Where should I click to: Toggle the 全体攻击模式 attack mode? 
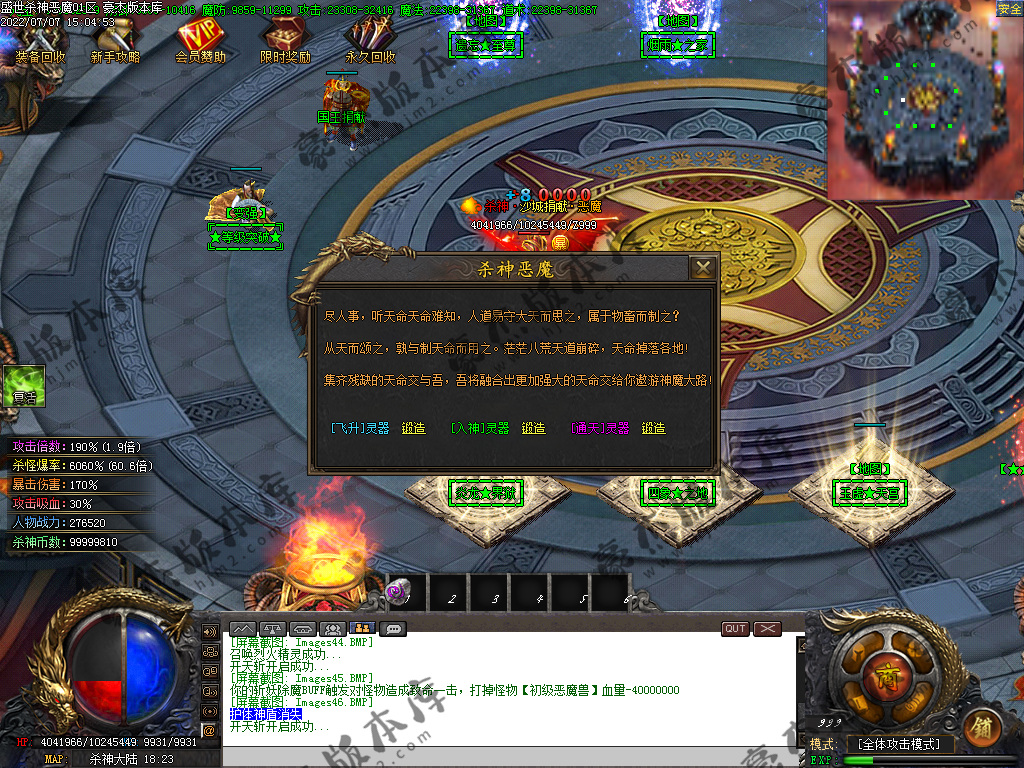900,744
